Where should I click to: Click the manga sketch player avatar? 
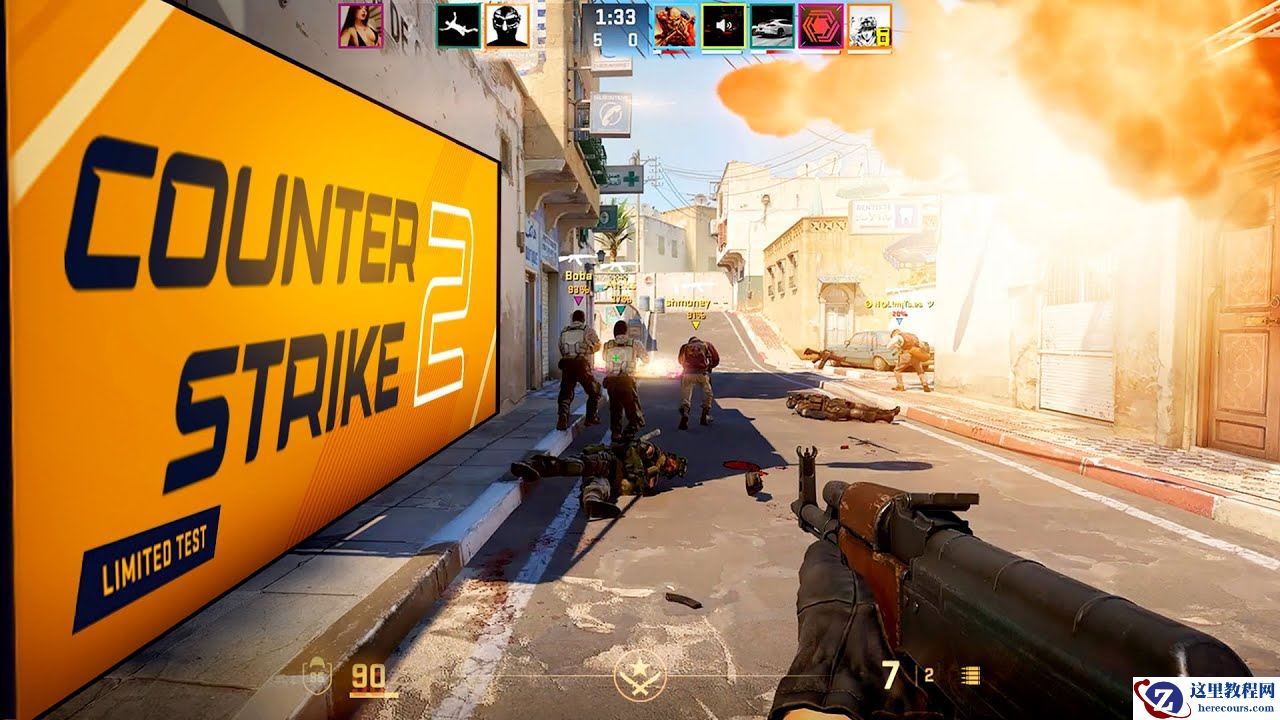point(869,25)
